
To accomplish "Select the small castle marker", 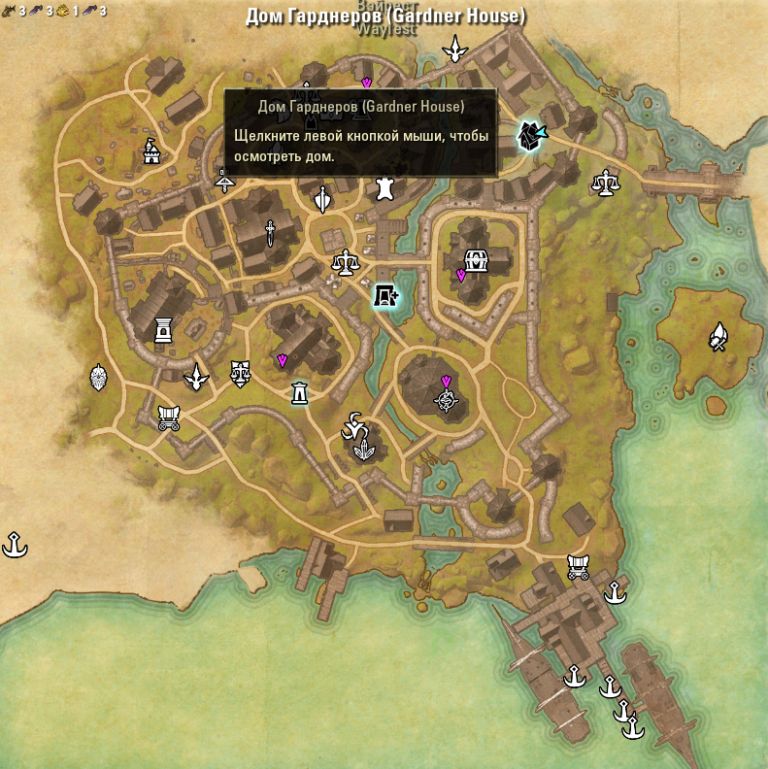I will click(151, 152).
